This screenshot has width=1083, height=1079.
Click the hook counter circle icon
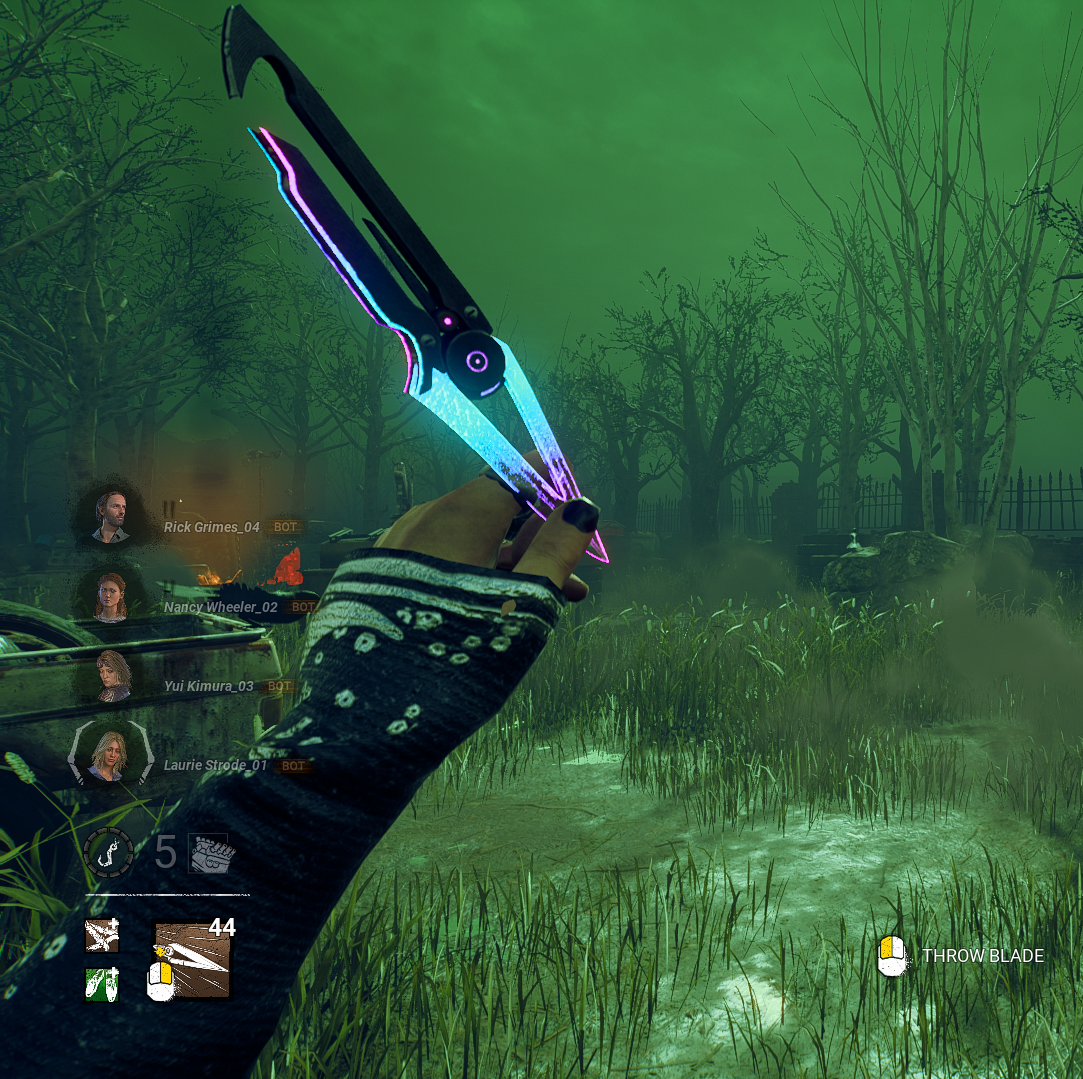(x=108, y=853)
